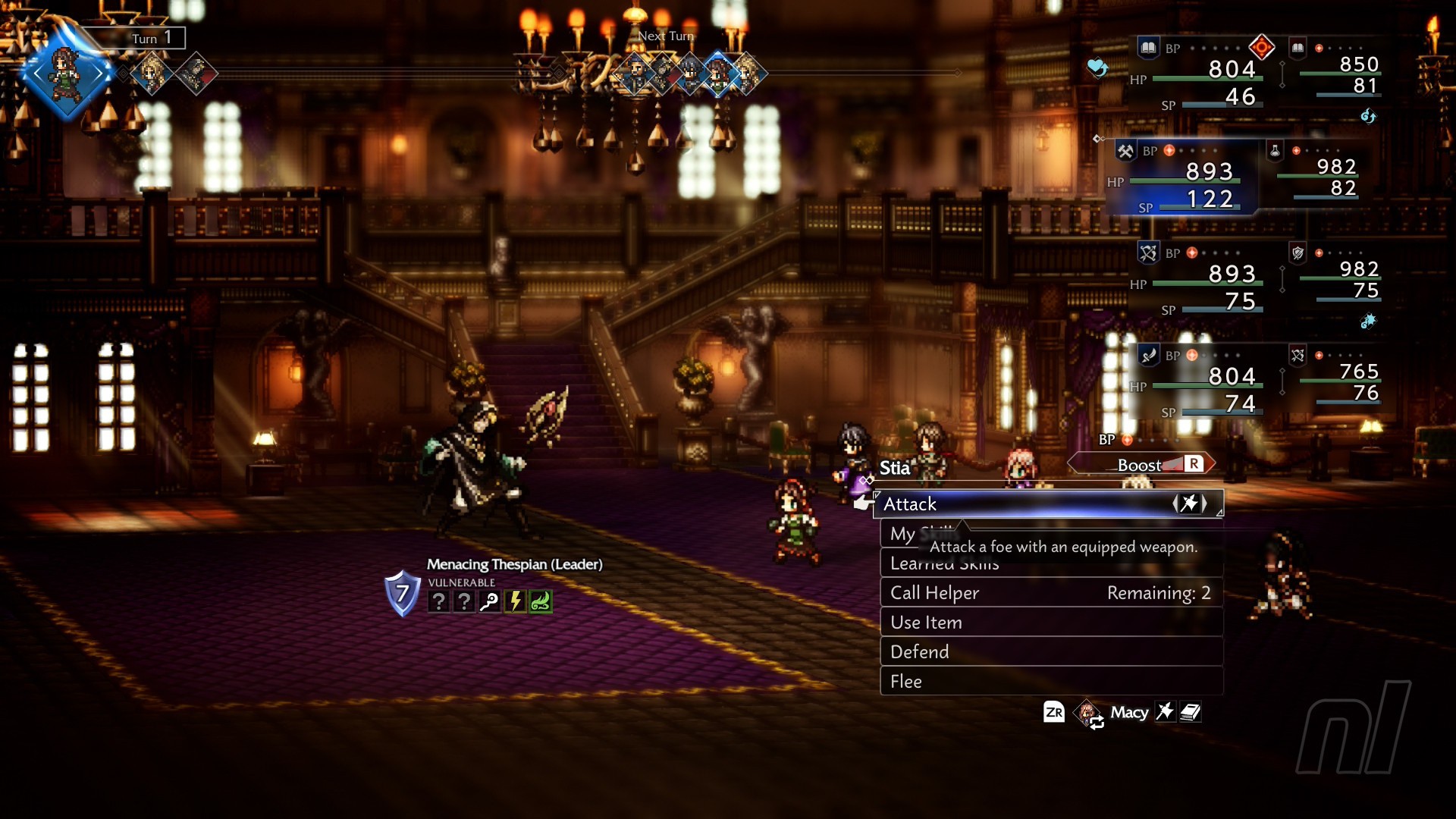The height and width of the screenshot is (819, 1456).
Task: Choose Use Item from battle menu
Action: [1050, 623]
